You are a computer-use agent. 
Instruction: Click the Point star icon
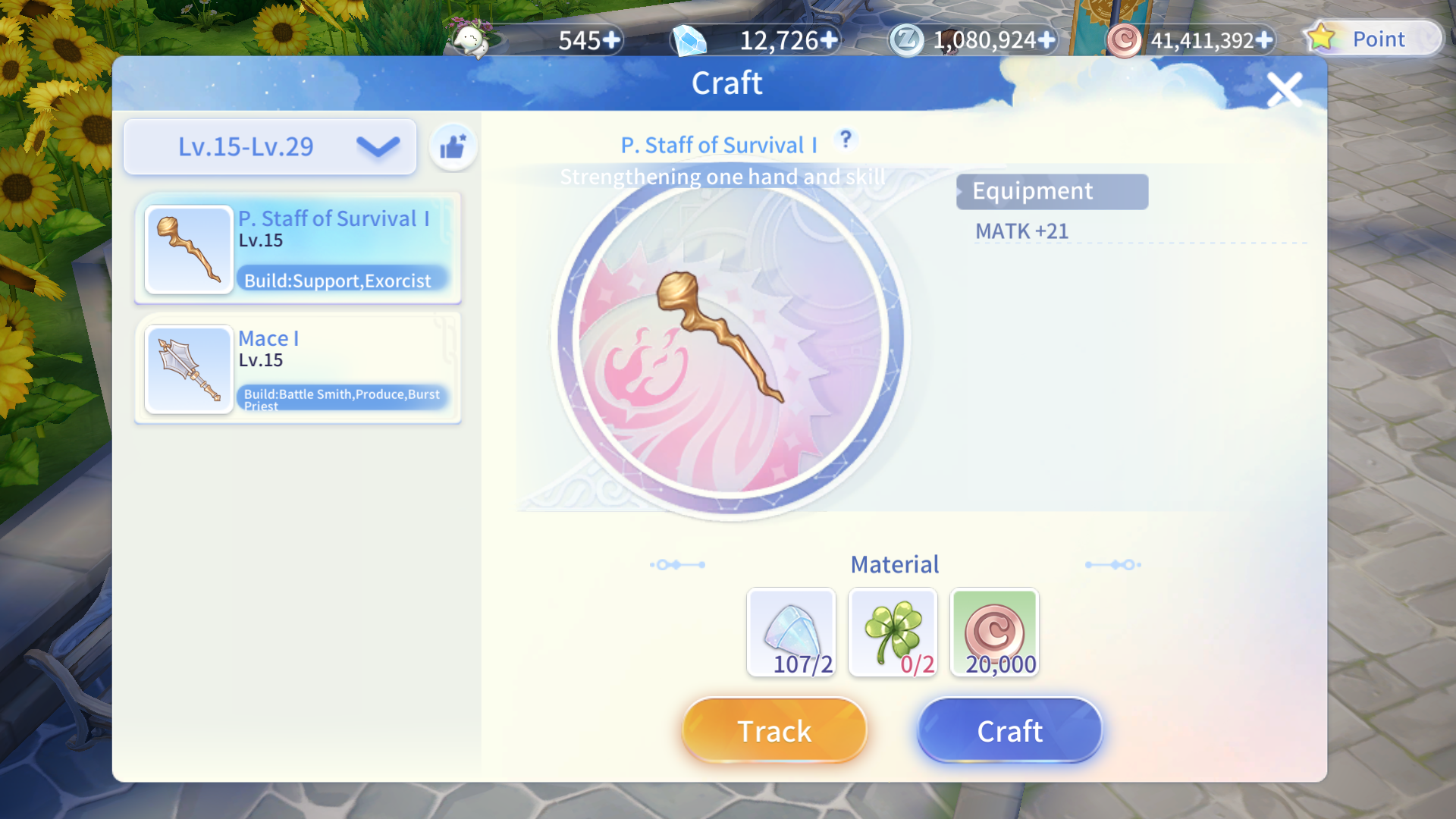[x=1323, y=38]
